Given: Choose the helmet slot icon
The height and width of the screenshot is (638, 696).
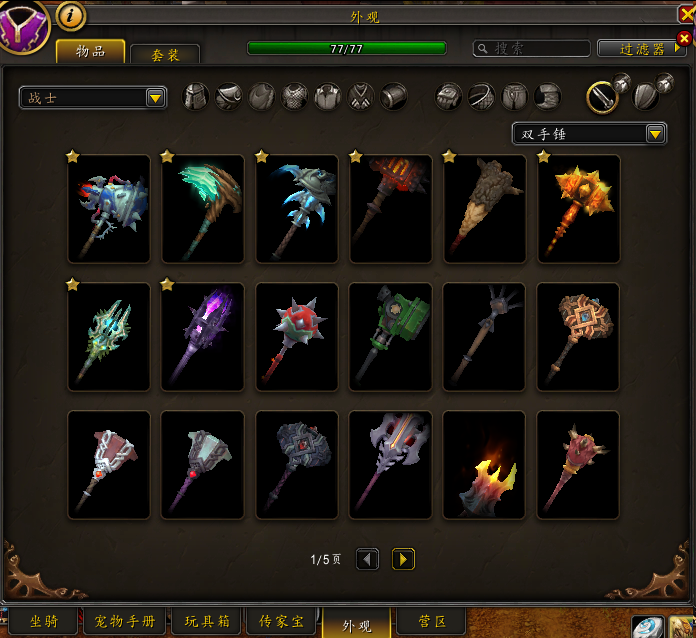Looking at the screenshot, I should 196,97.
